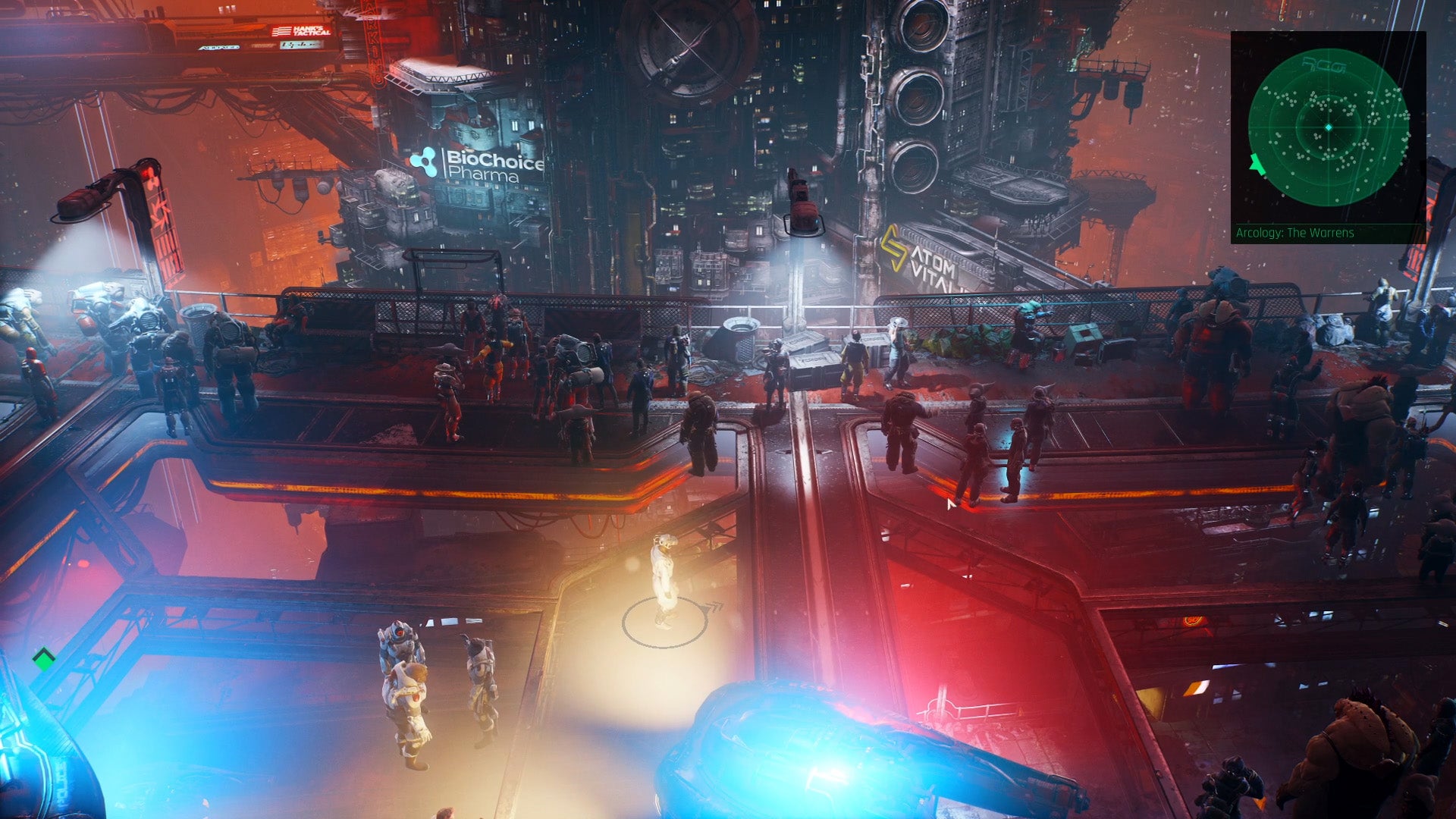Click the outer ring of the radar minimap

point(1252,127)
